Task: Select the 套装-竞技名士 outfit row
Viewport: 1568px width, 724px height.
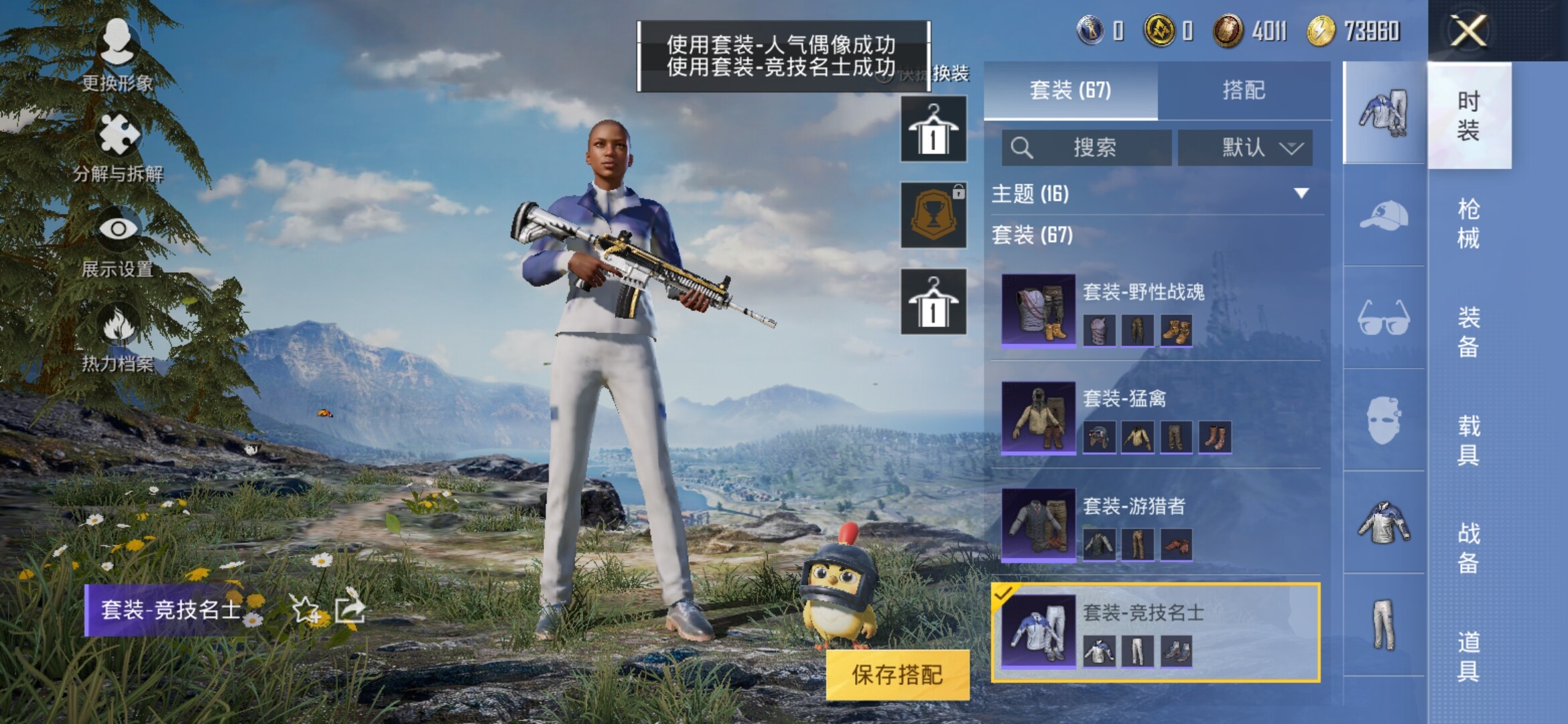Action: click(1156, 632)
